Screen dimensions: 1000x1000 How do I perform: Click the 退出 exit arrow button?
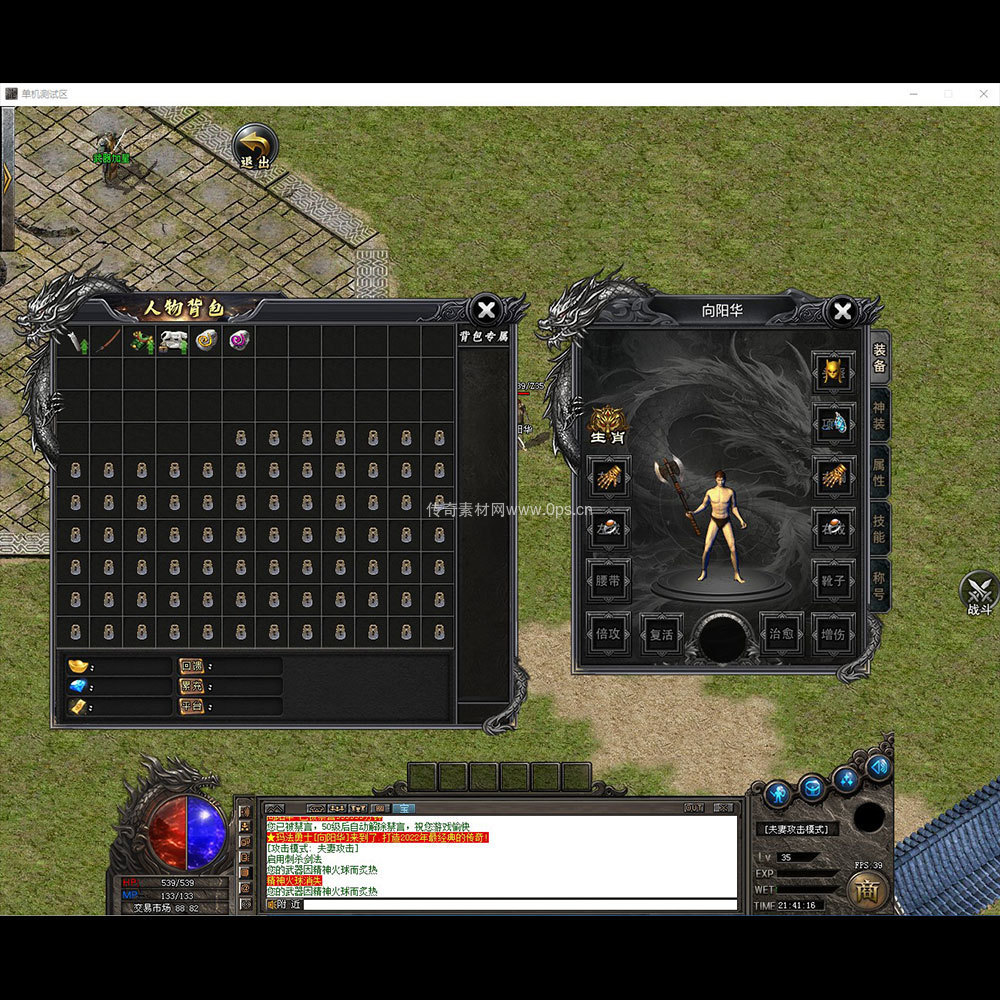255,146
